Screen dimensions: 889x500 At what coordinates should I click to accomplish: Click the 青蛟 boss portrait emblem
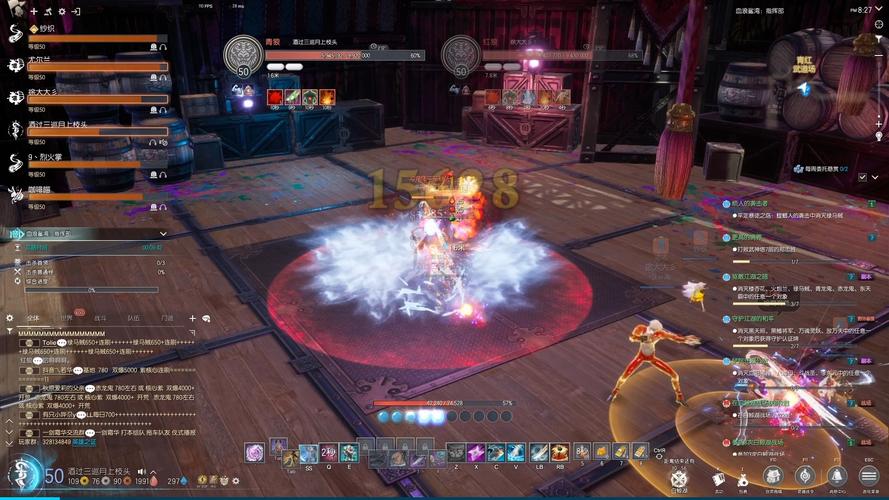click(x=243, y=55)
